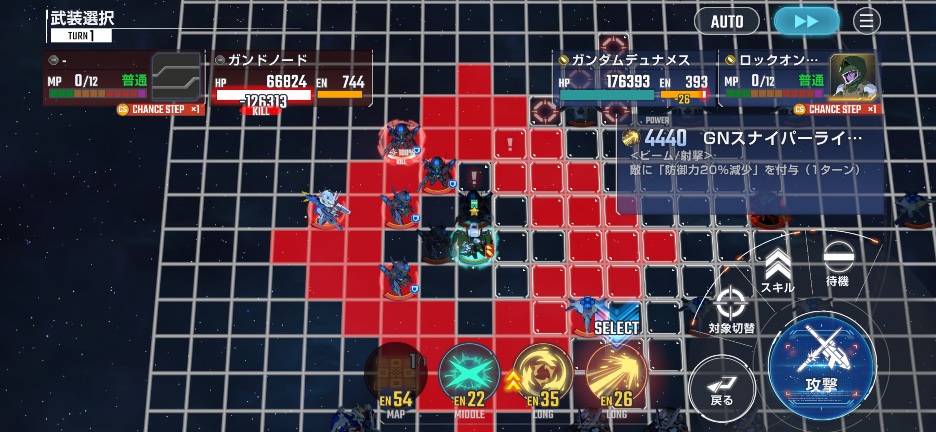Activate the fast-forward speed button
936x432 pixels.
point(806,20)
